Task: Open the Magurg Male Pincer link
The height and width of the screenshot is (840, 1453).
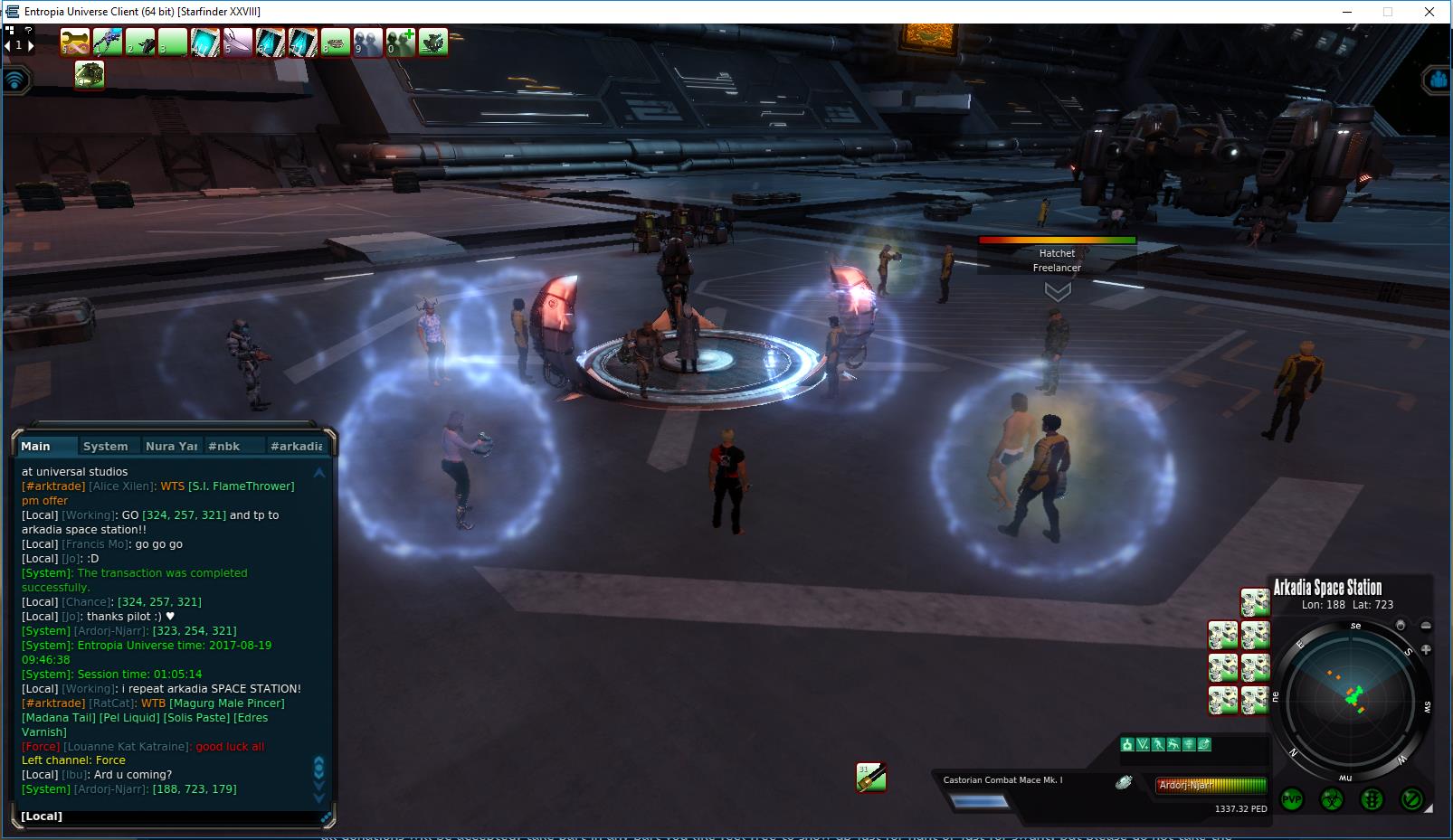Action: (226, 703)
